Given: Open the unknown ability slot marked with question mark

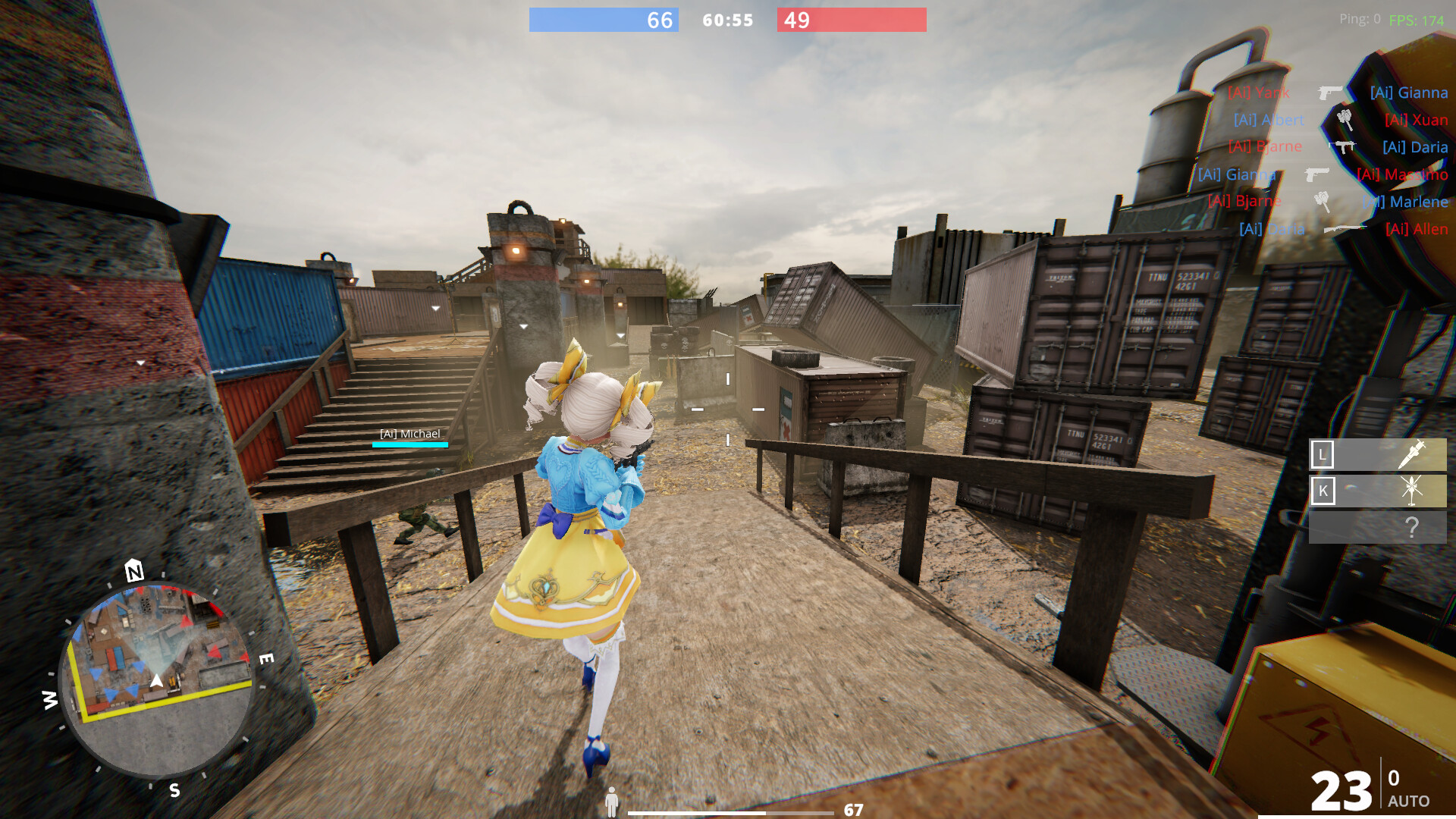Looking at the screenshot, I should tap(1414, 526).
